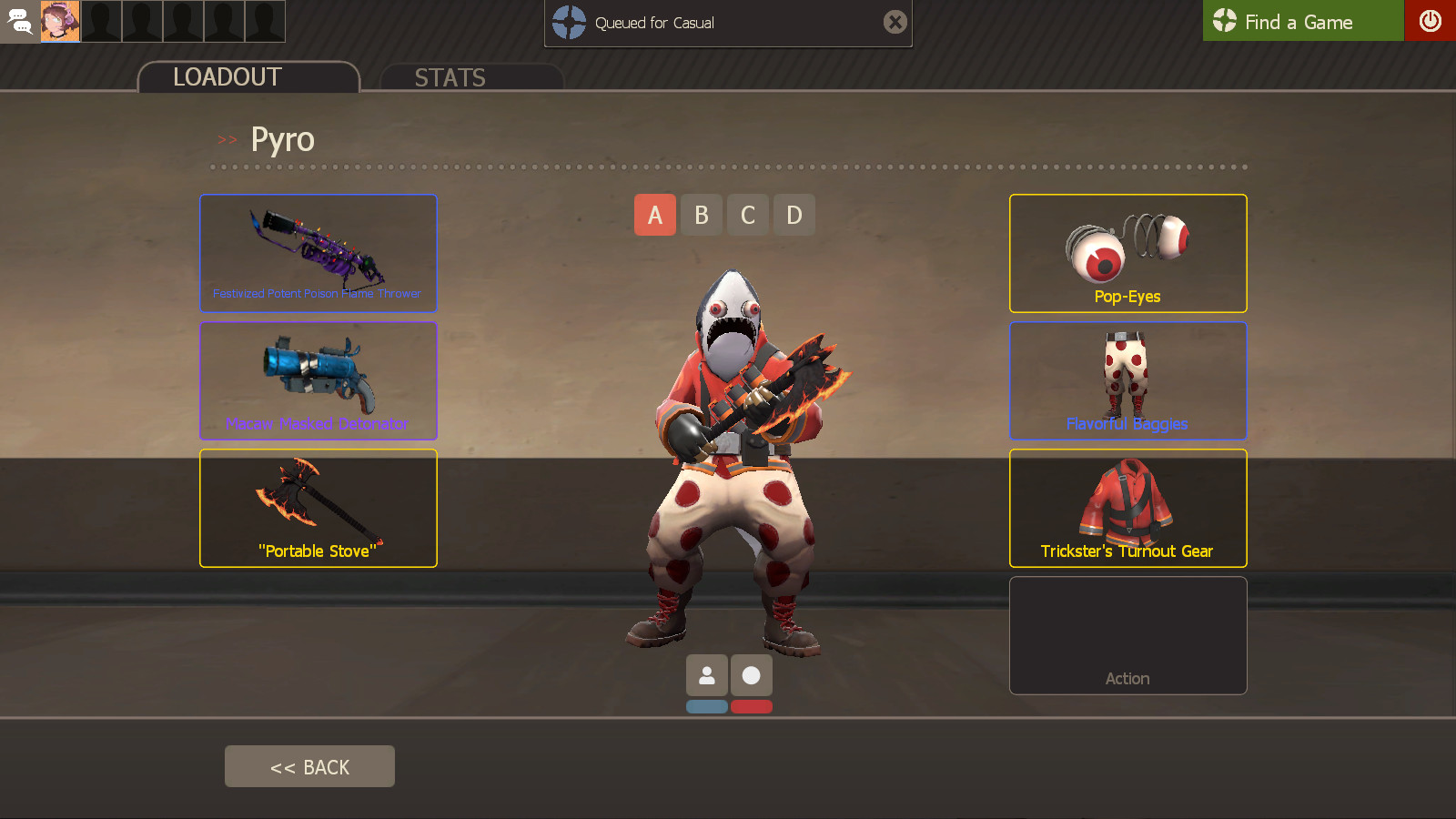Switch to loadout preset B
Viewport: 1456px width, 819px height.
click(x=701, y=215)
